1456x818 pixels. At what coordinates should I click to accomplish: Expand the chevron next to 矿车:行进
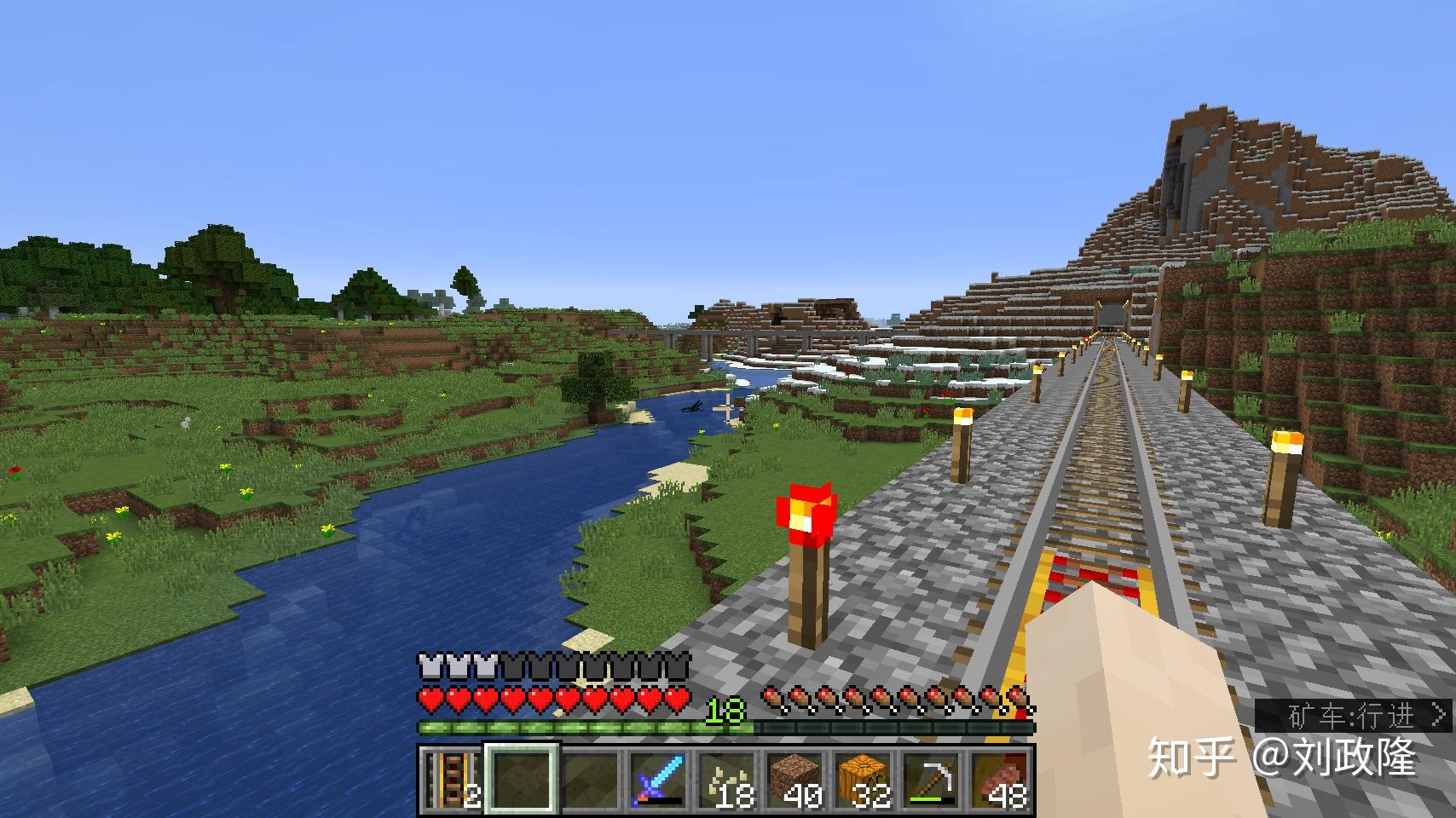(x=1439, y=716)
